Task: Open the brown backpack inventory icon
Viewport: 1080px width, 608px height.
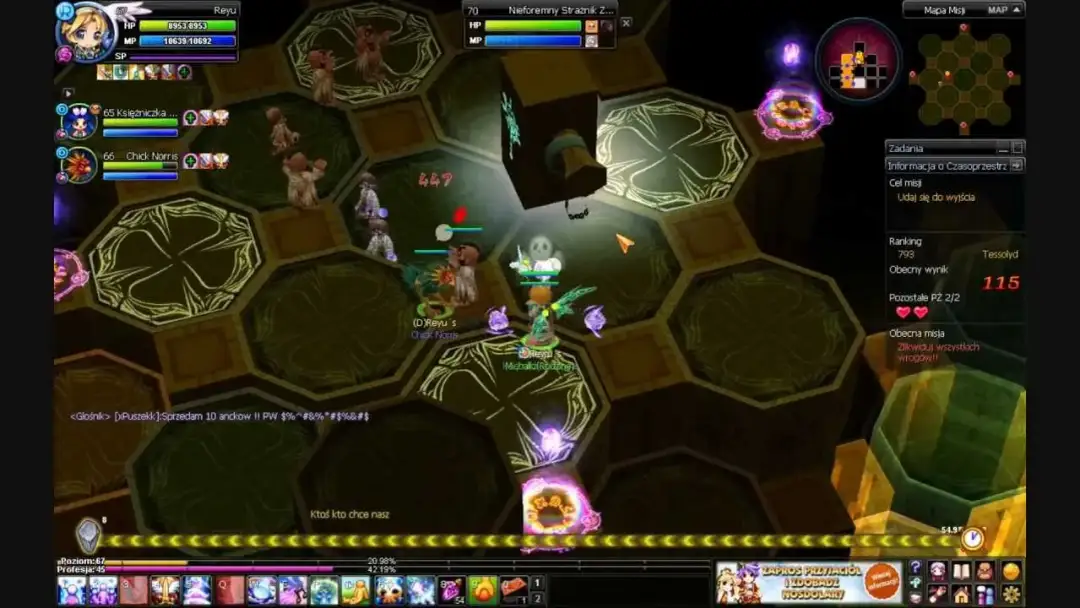Action: coord(986,571)
